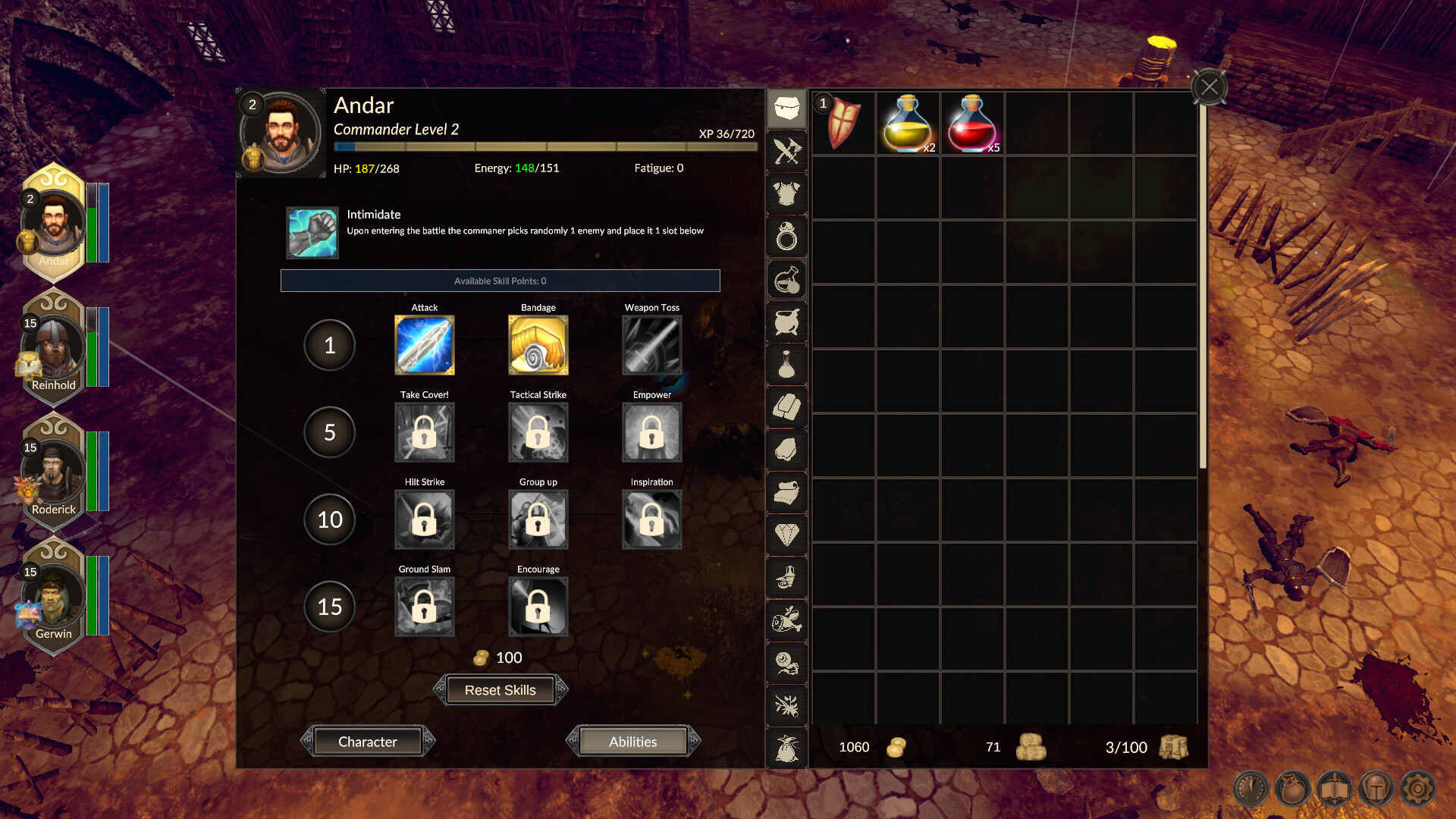Open the helmet character screen icon
Image resolution: width=1456 pixels, height=819 pixels.
click(x=1376, y=789)
